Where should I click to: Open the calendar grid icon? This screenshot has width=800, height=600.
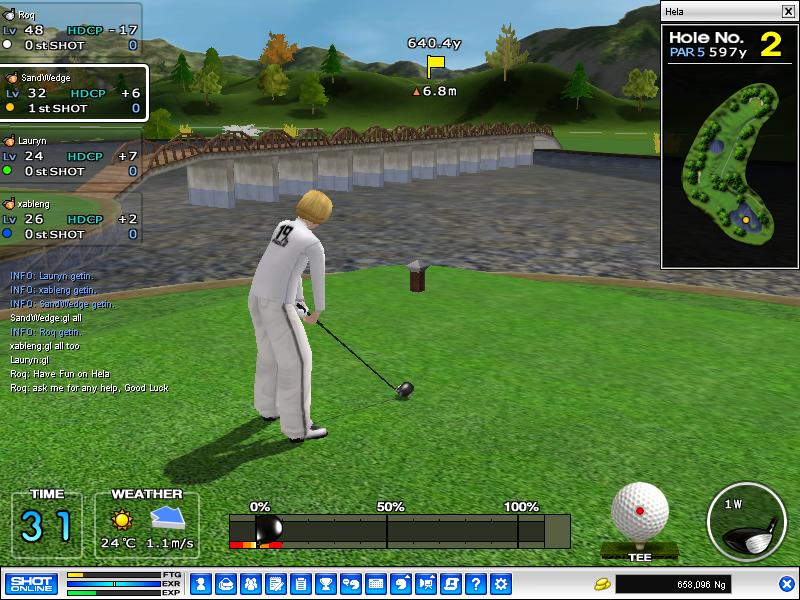point(376,584)
